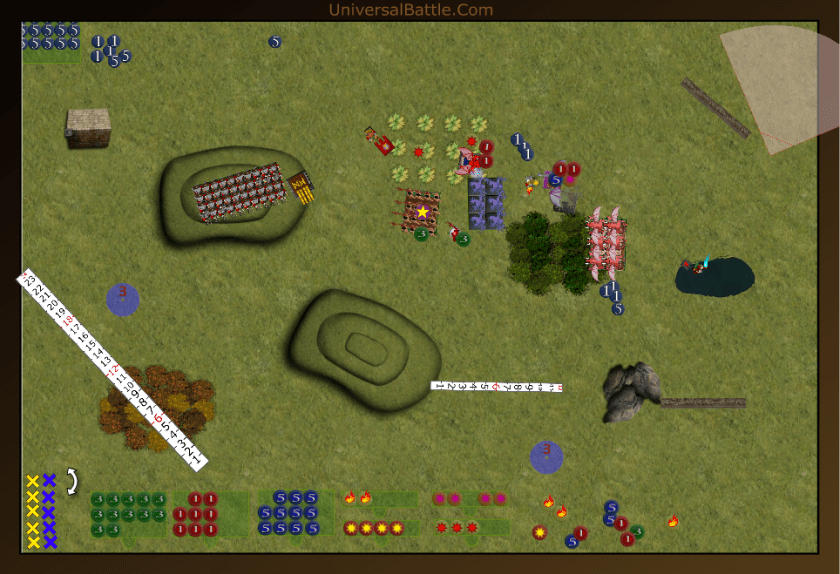Viewport: 840px width, 574px height.
Task: Click the white rotate arrows icon
Action: 72,482
